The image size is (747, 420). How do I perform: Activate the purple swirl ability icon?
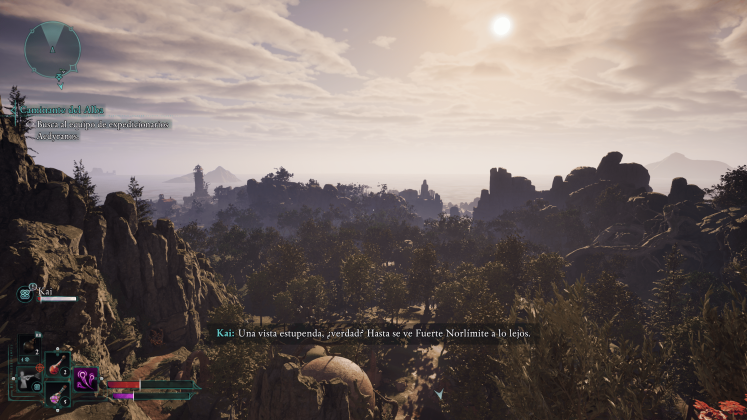(87, 380)
